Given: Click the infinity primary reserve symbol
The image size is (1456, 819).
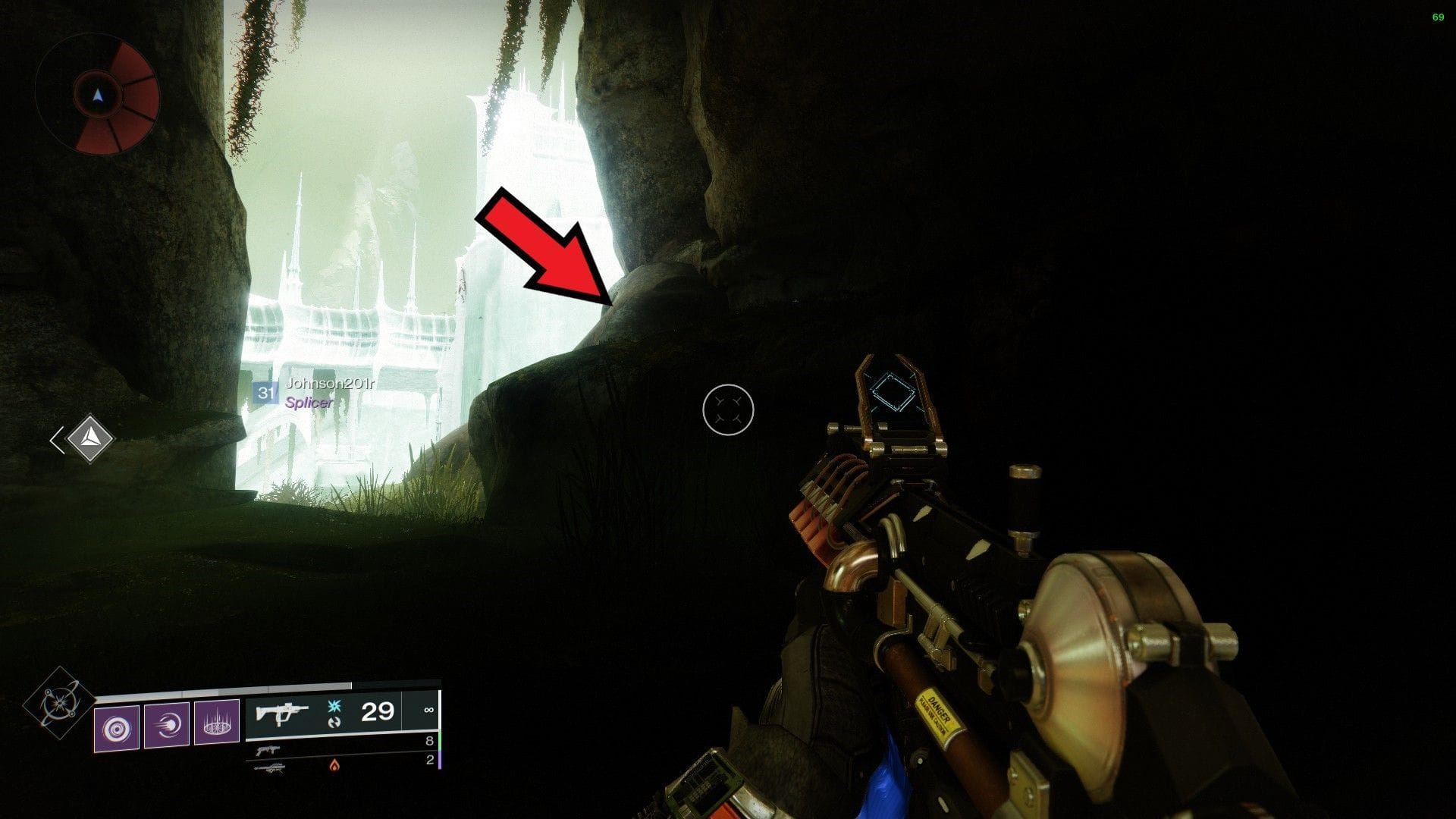Looking at the screenshot, I should [x=430, y=710].
